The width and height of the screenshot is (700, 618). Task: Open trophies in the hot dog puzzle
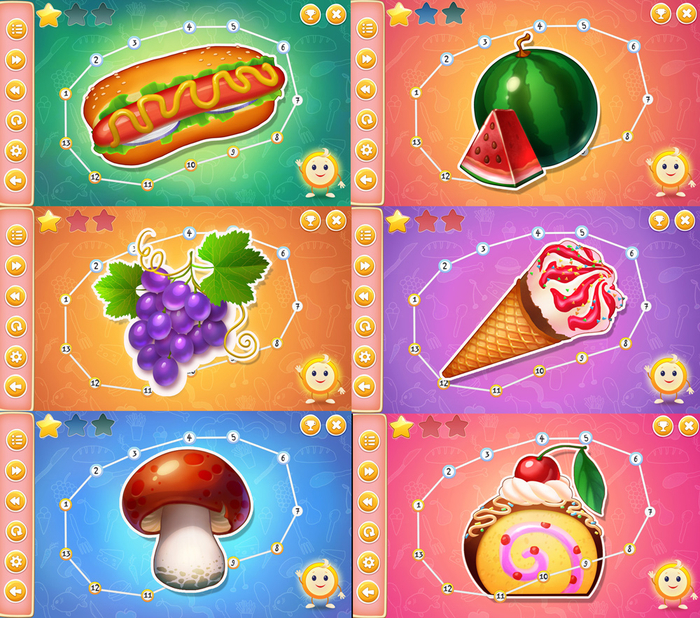[x=310, y=14]
